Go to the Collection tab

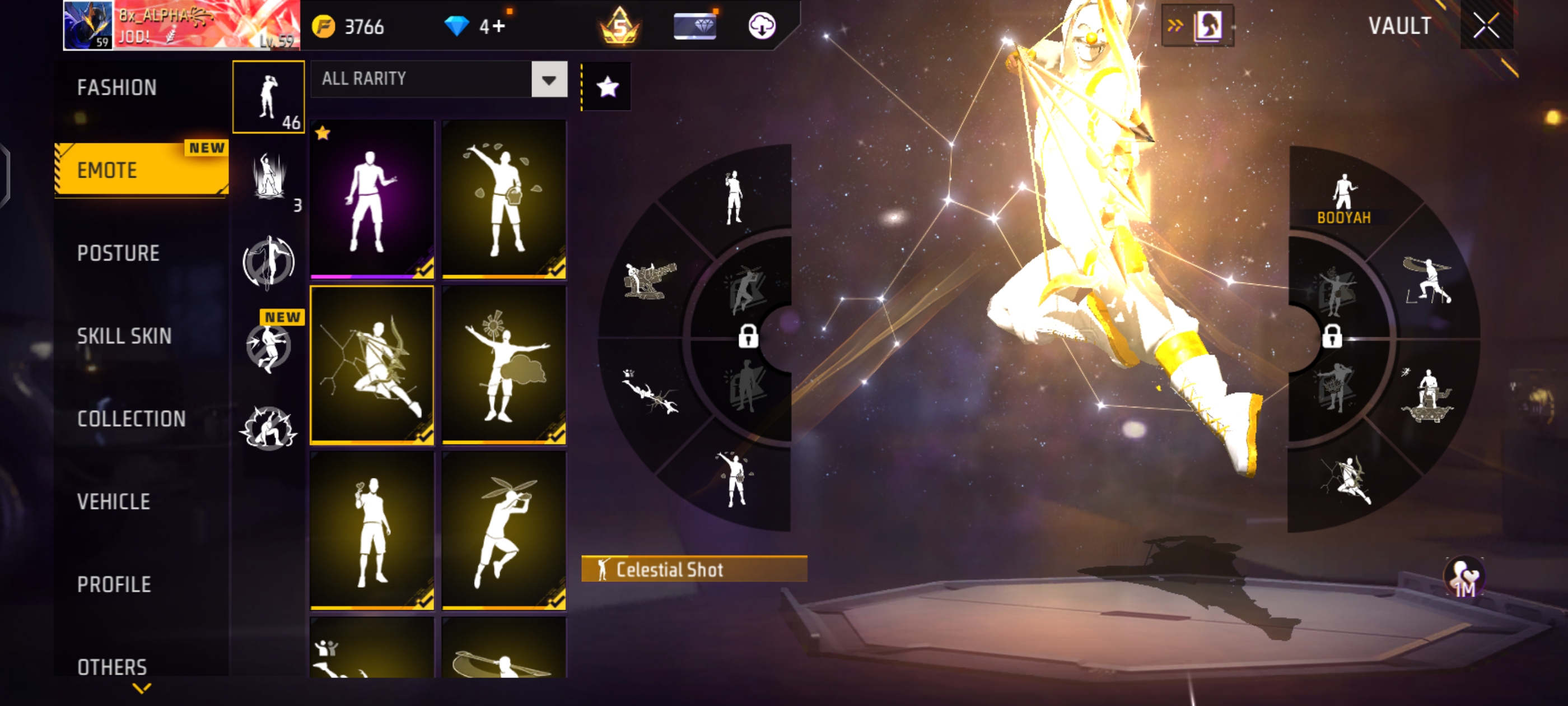tap(132, 419)
